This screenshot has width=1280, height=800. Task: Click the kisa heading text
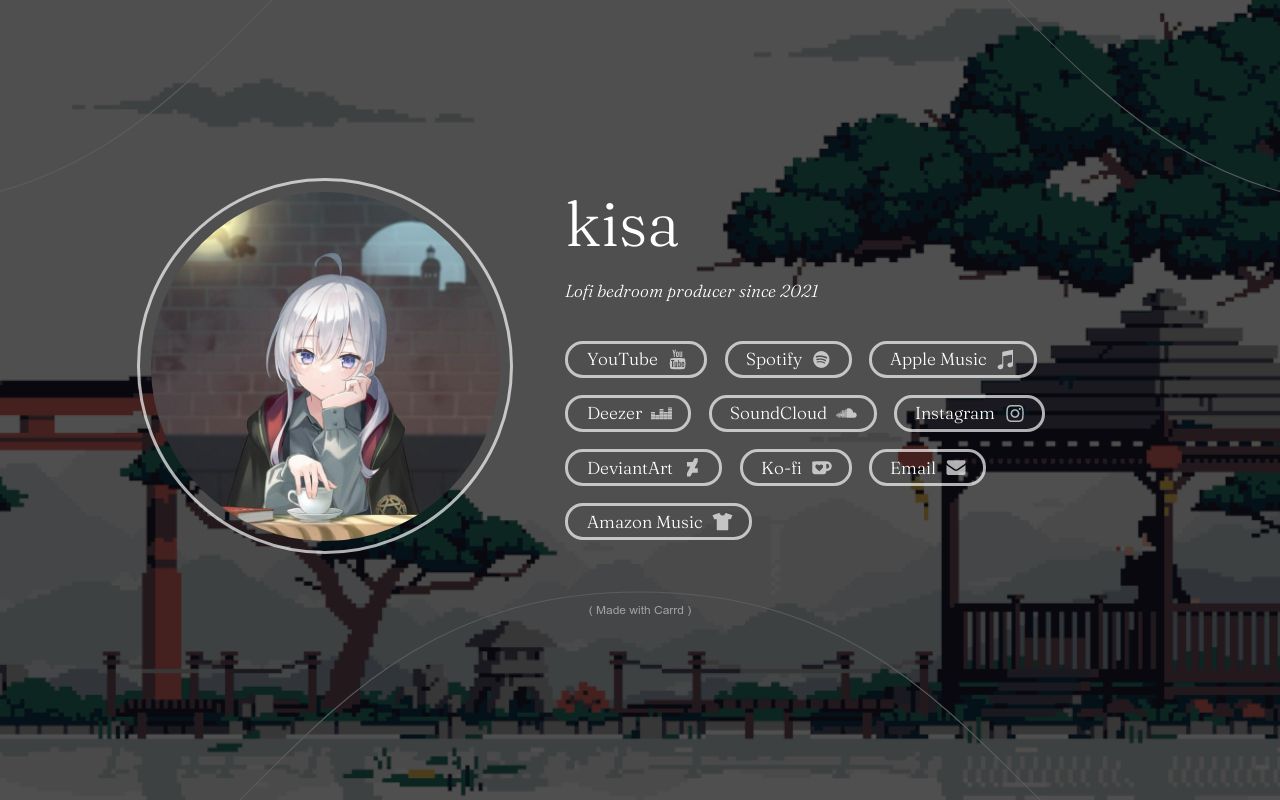click(x=622, y=226)
